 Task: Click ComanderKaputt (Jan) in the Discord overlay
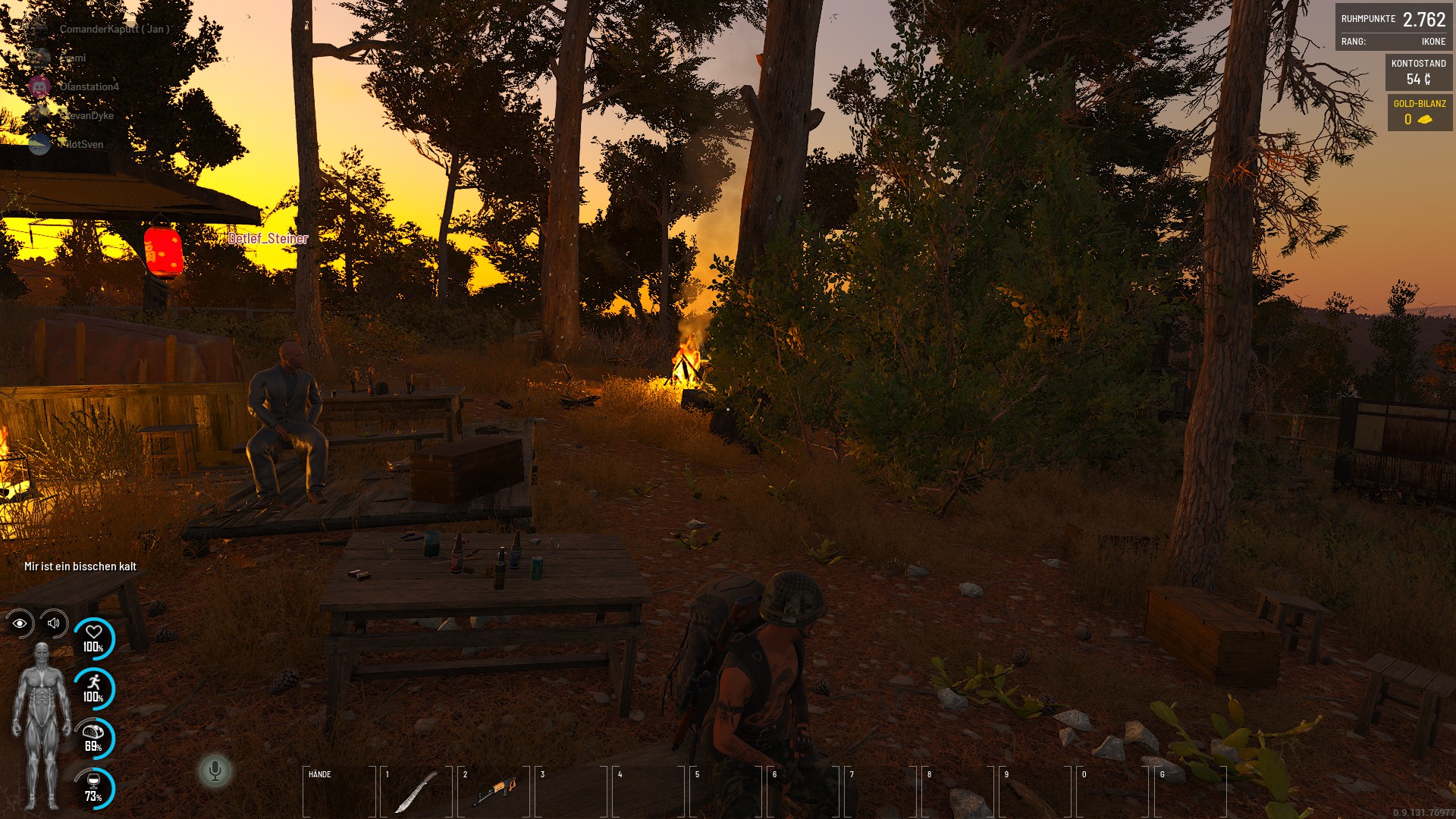[114, 29]
